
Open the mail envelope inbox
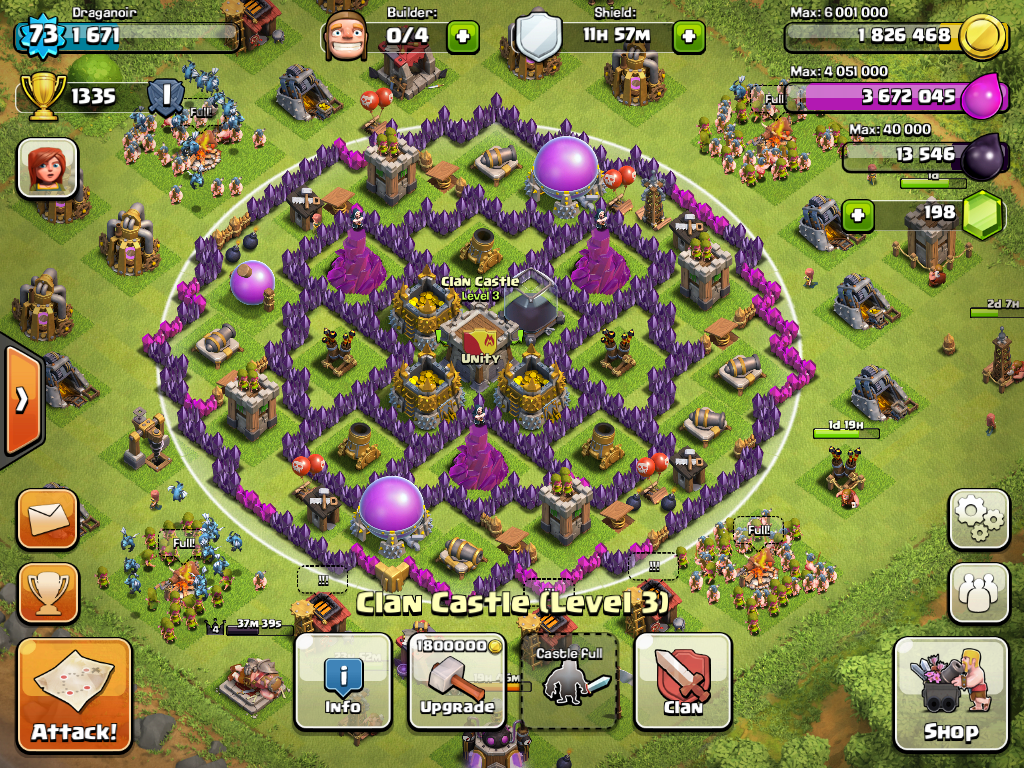point(47,519)
